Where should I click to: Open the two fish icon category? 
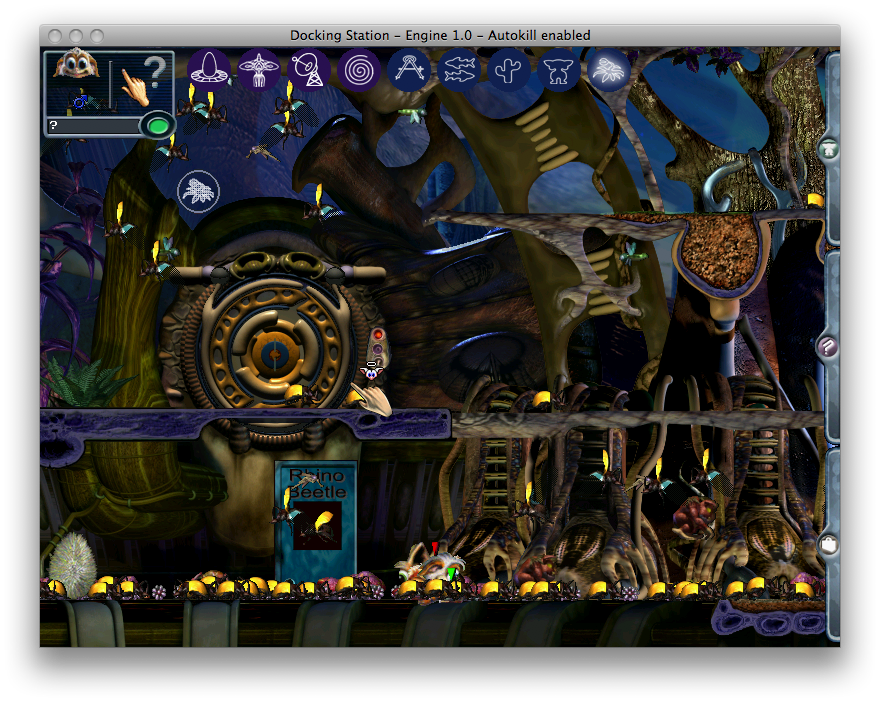tap(459, 70)
